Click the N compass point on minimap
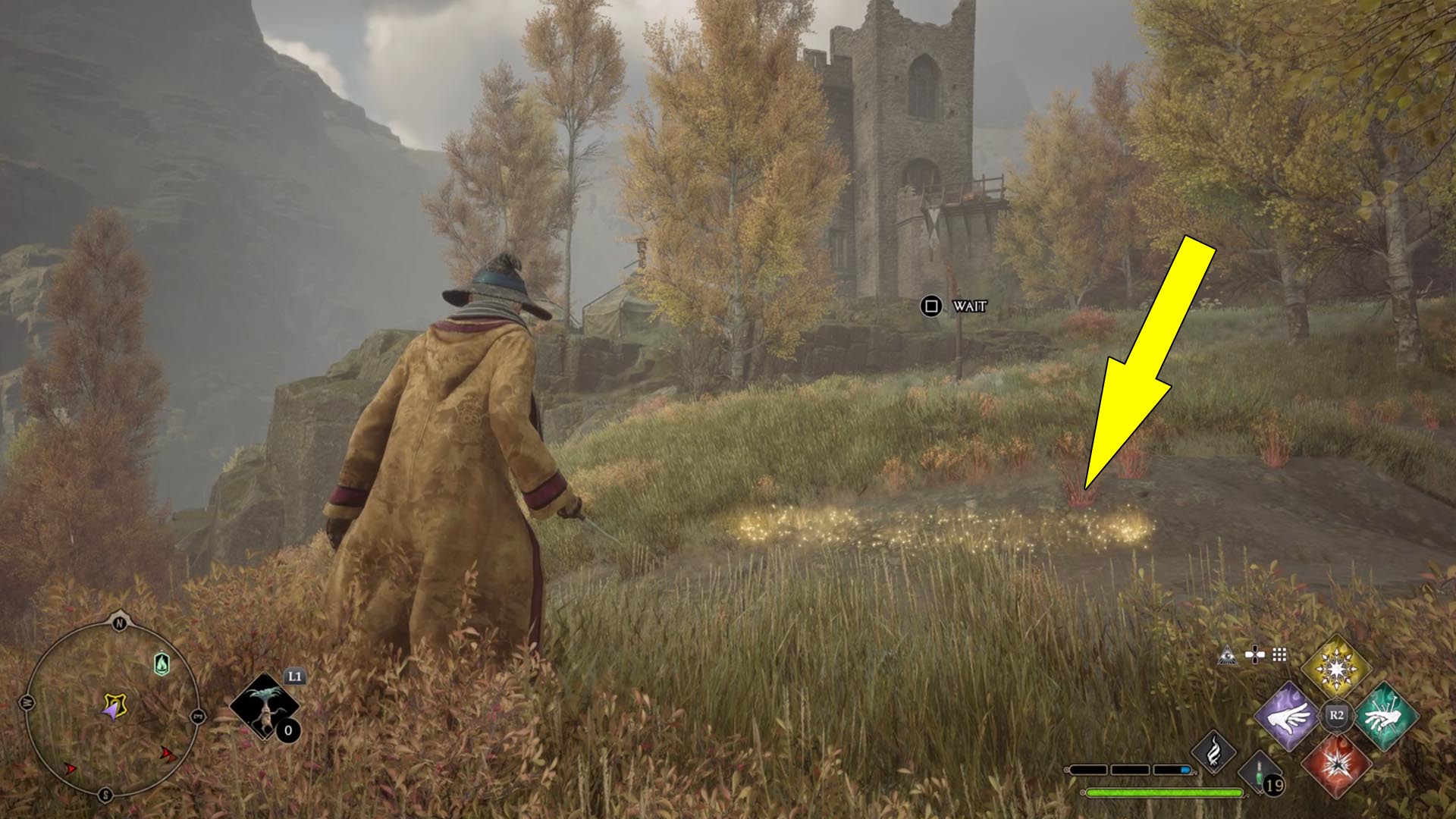 click(x=119, y=623)
